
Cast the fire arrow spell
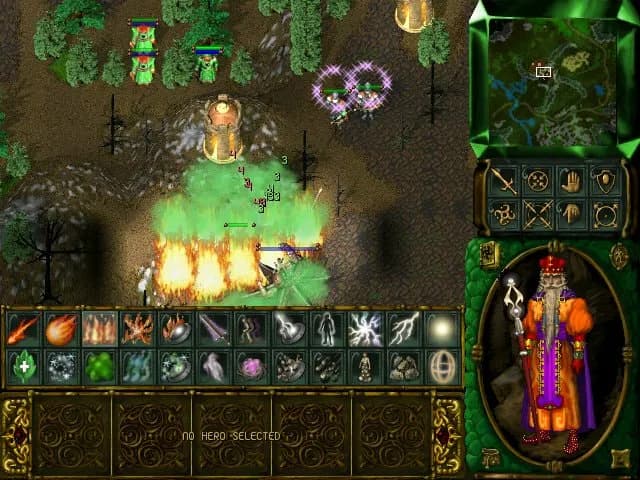[x=21, y=329]
